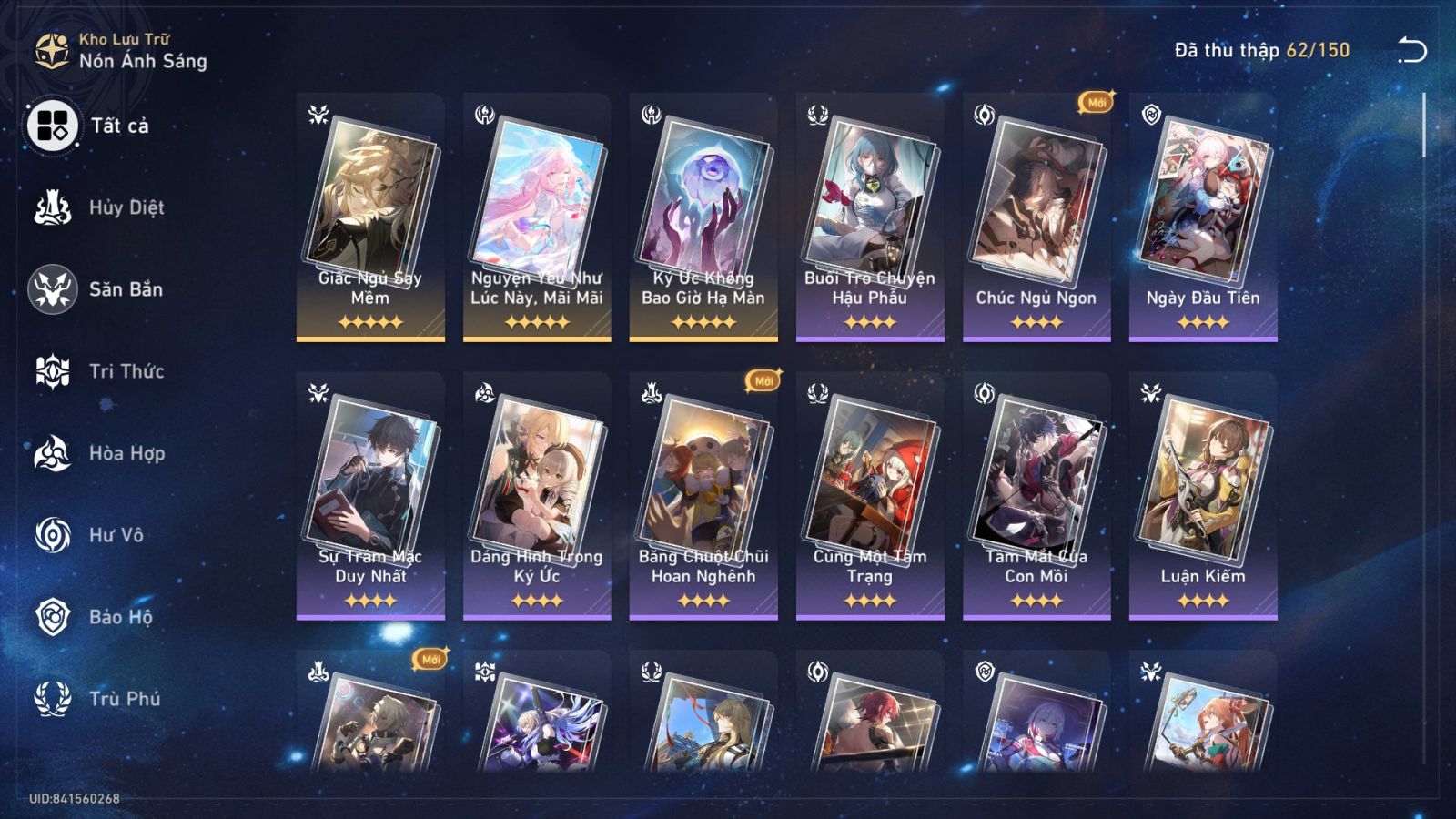Select the Hư Vô path filter icon
Screen dimensions: 1456x819
coord(55,535)
